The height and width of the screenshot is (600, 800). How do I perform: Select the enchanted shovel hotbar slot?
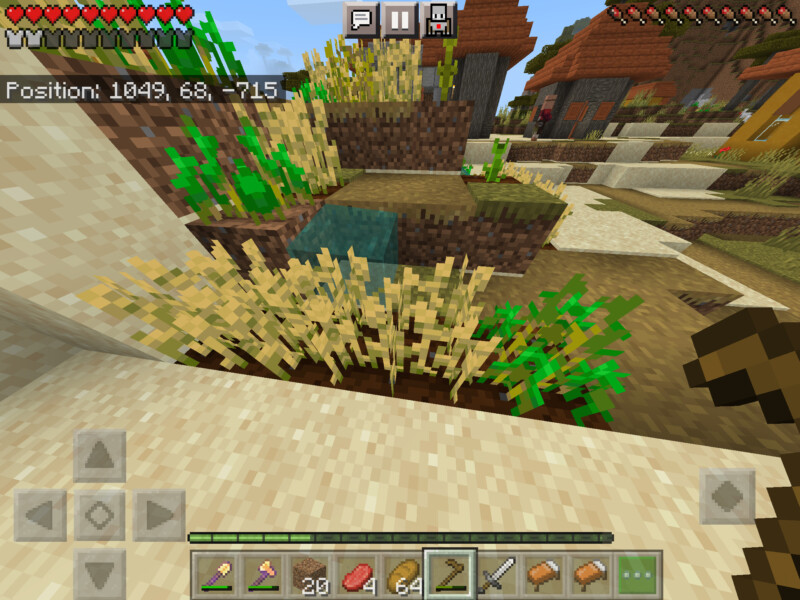pyautogui.click(x=215, y=576)
